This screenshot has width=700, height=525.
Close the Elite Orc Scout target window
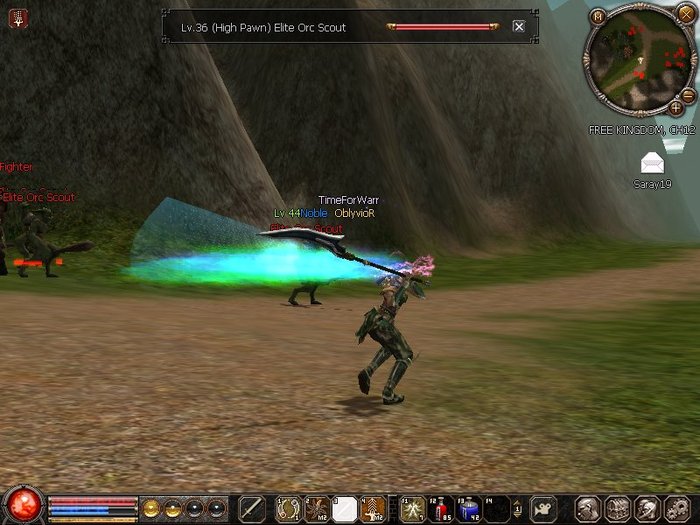pyautogui.click(x=518, y=27)
